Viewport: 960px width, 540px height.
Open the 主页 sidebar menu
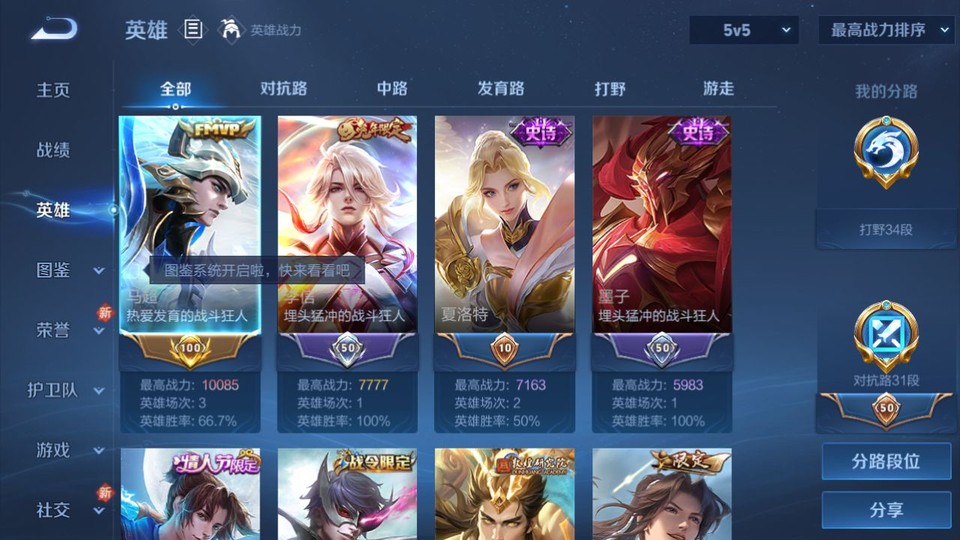54,90
